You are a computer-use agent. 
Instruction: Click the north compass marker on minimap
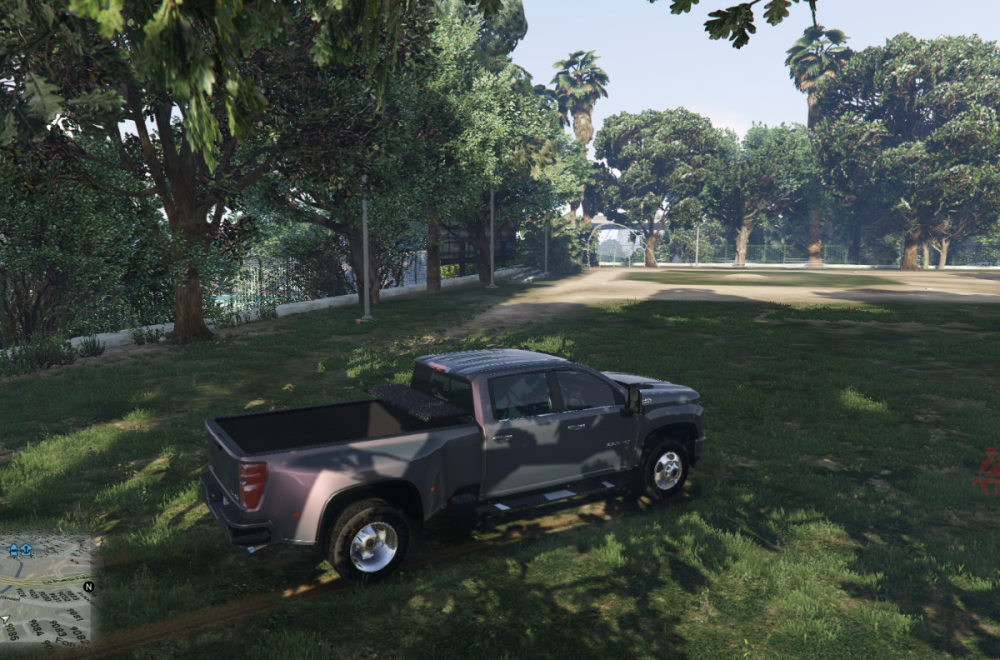(x=89, y=587)
